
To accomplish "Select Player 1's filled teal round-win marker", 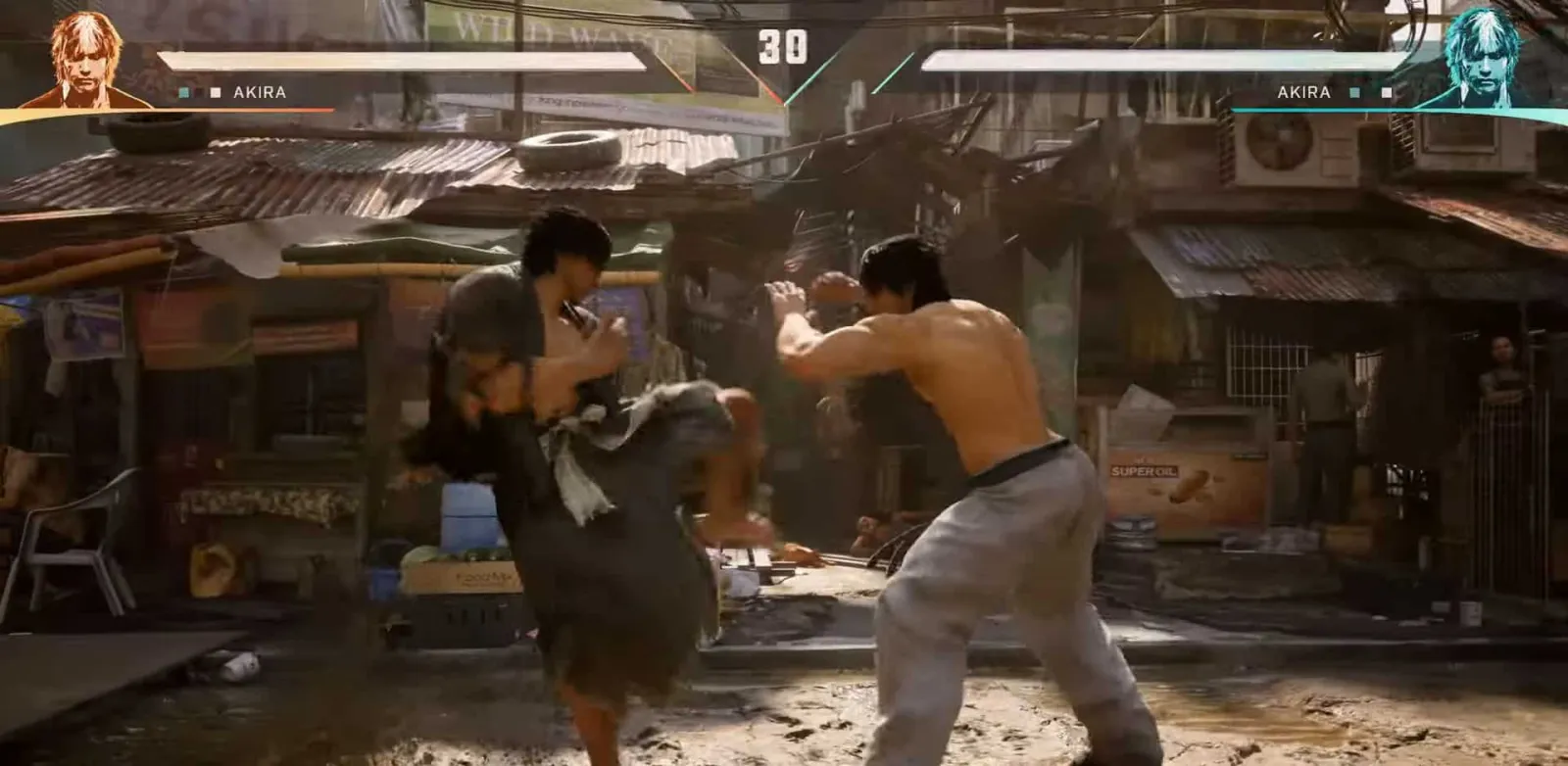I will click(x=183, y=92).
